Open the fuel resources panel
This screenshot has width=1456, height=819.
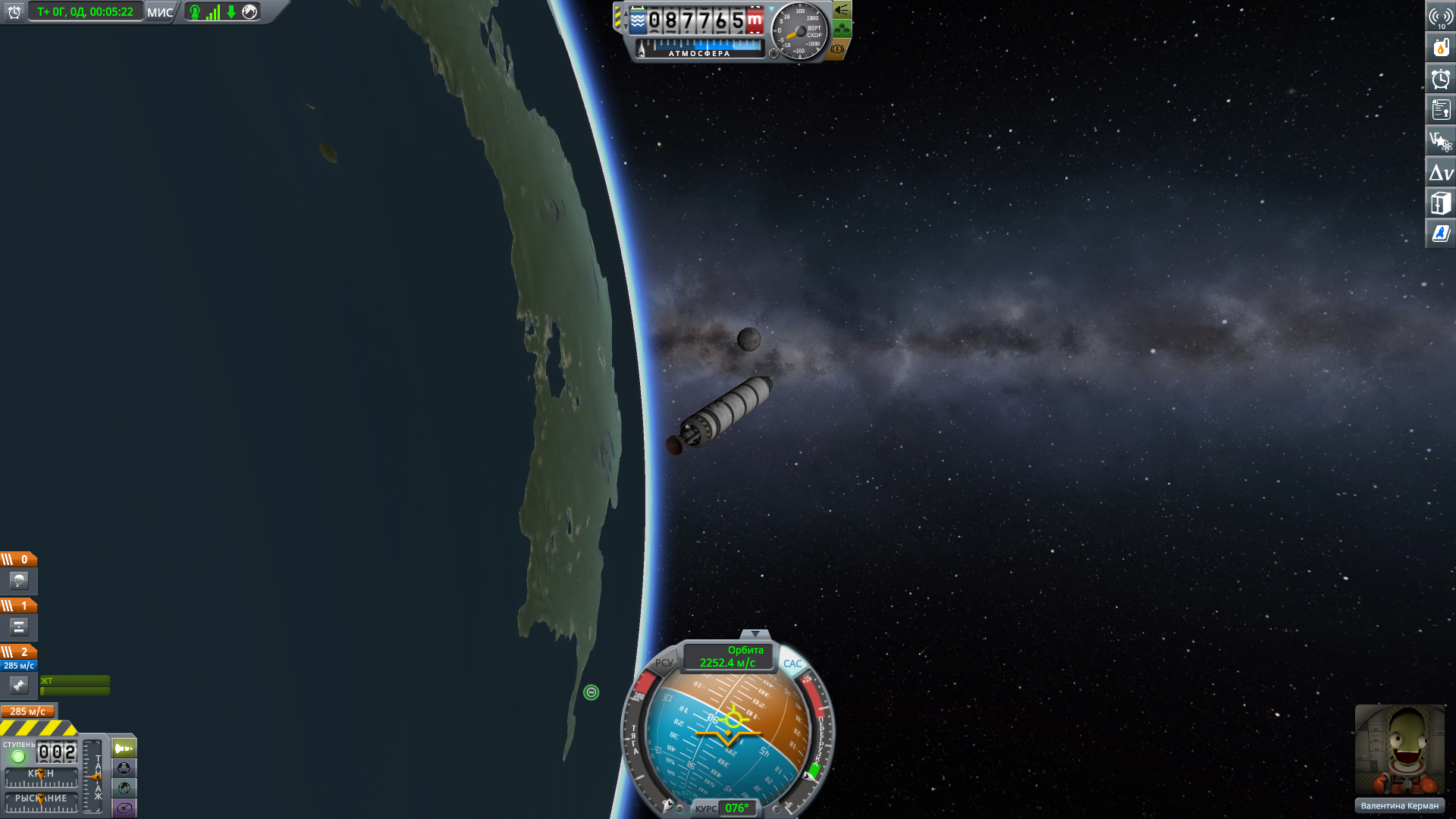pyautogui.click(x=1441, y=48)
